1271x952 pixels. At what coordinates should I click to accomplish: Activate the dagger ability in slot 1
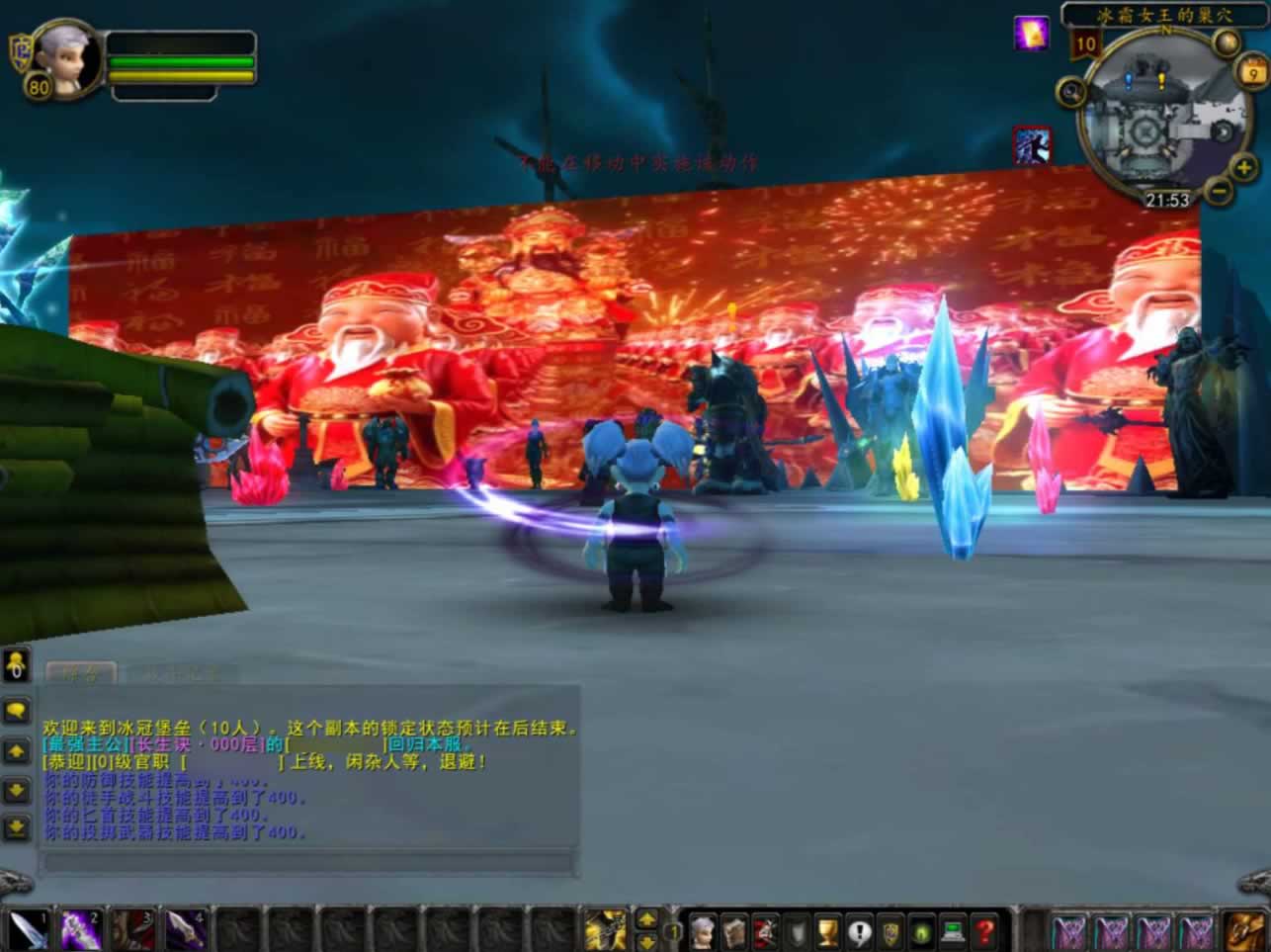coord(29,929)
